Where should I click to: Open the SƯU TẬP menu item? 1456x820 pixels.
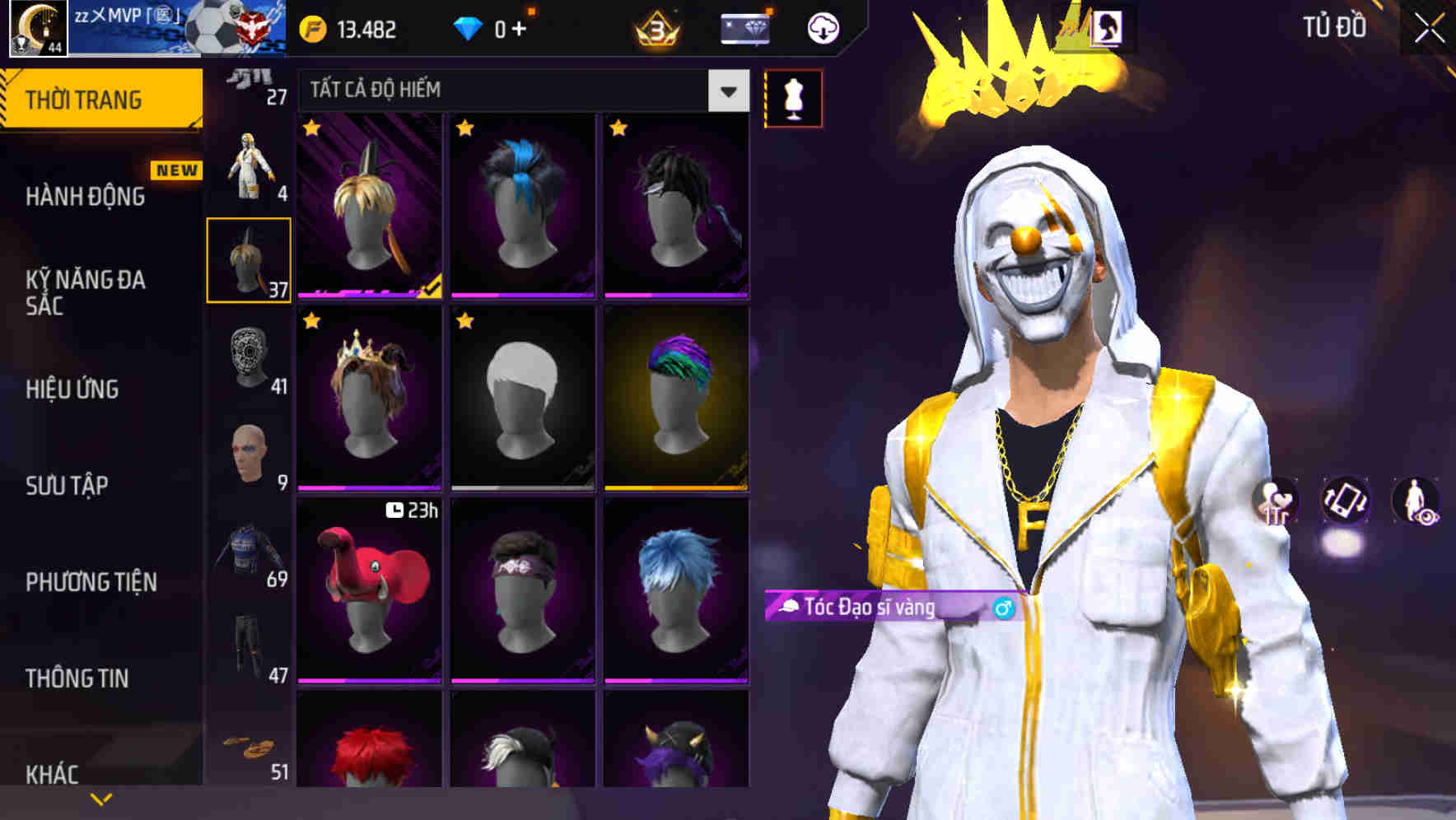68,487
